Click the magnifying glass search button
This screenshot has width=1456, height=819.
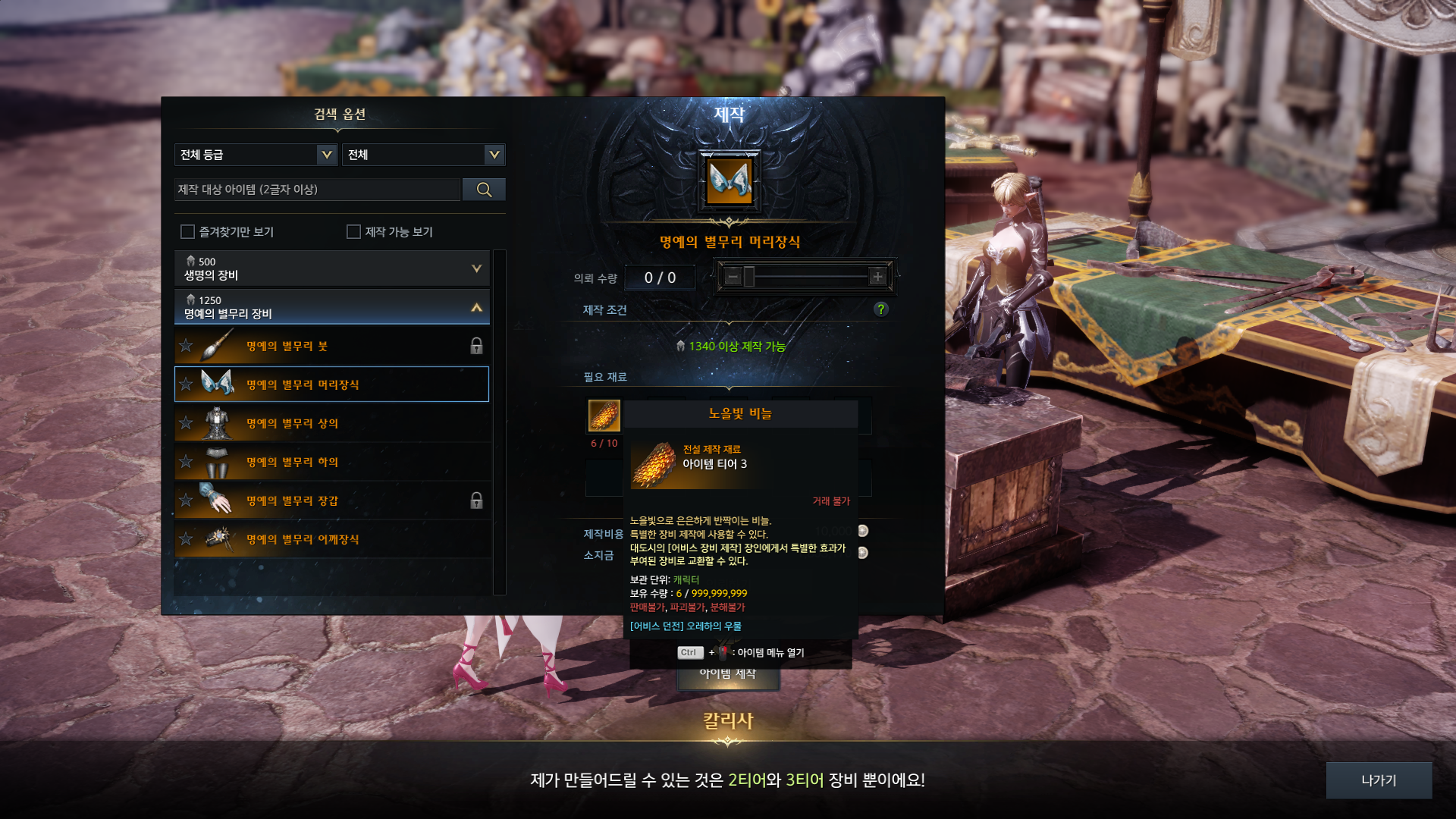tap(484, 190)
